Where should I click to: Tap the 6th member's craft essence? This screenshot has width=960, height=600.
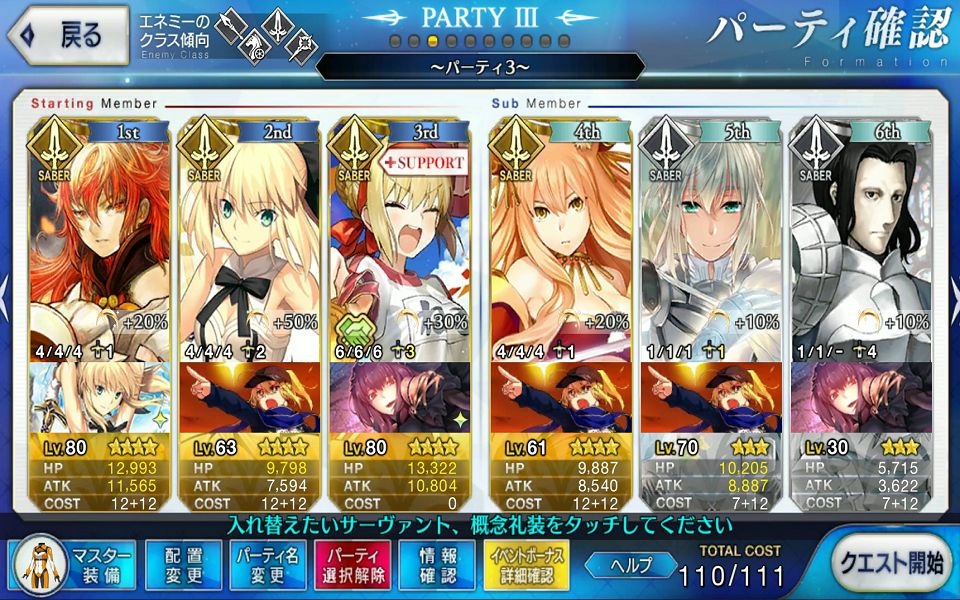[x=860, y=398]
